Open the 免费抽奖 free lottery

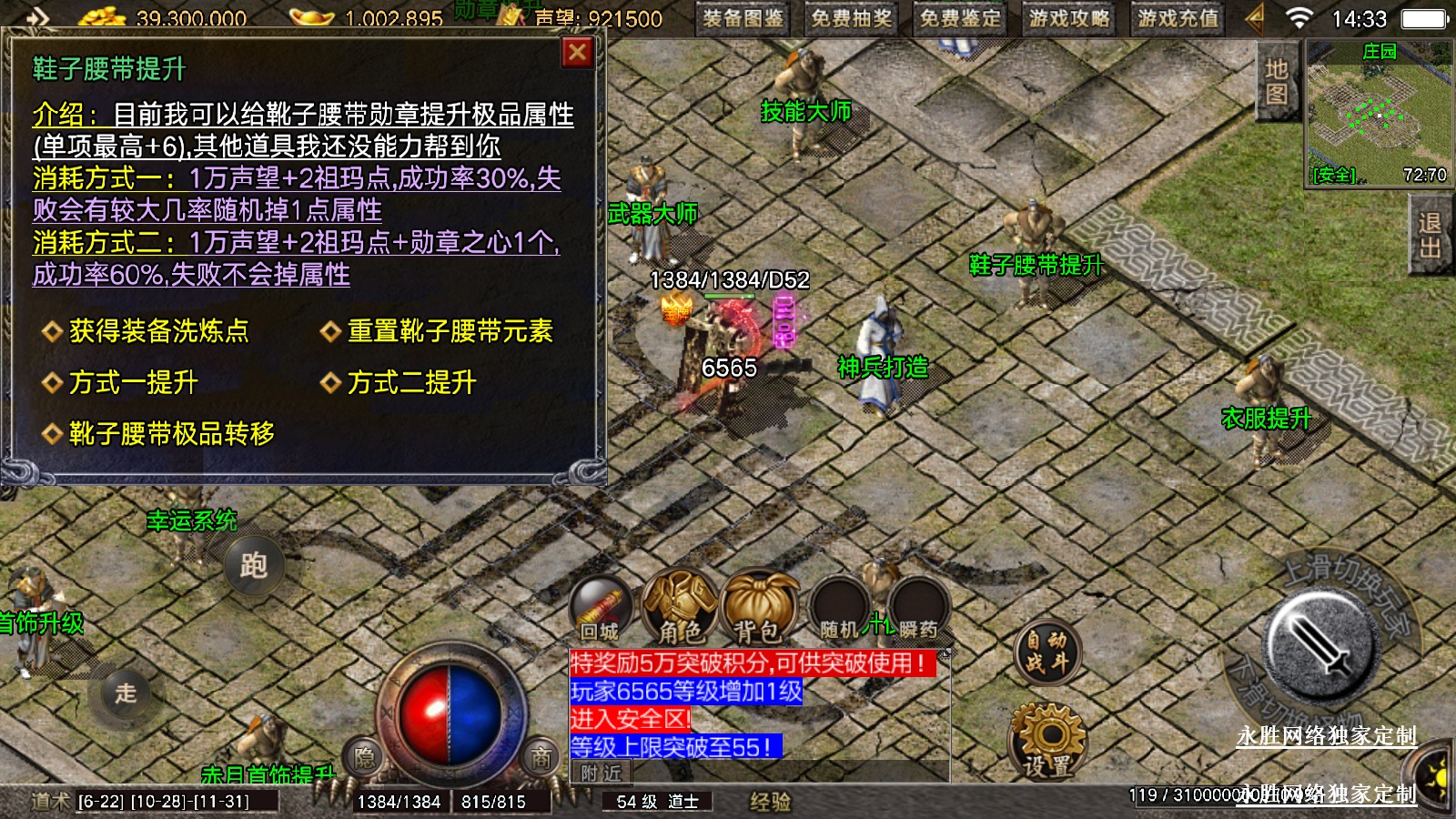pyautogui.click(x=851, y=18)
